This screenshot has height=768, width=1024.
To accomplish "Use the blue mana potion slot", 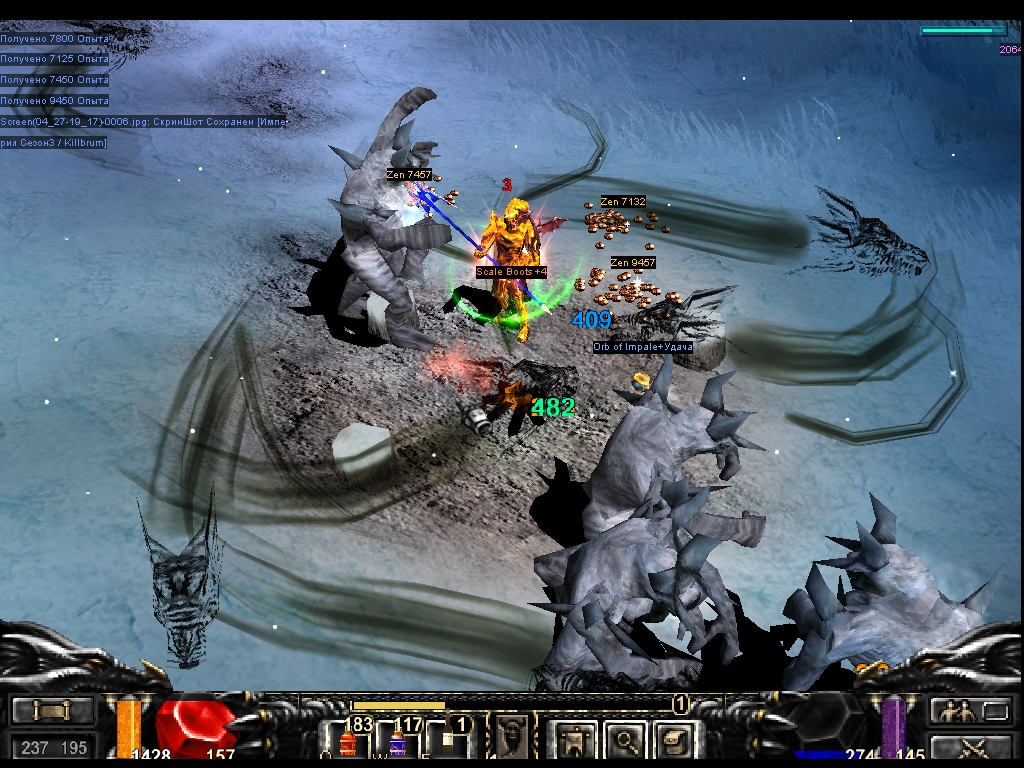I will click(398, 743).
